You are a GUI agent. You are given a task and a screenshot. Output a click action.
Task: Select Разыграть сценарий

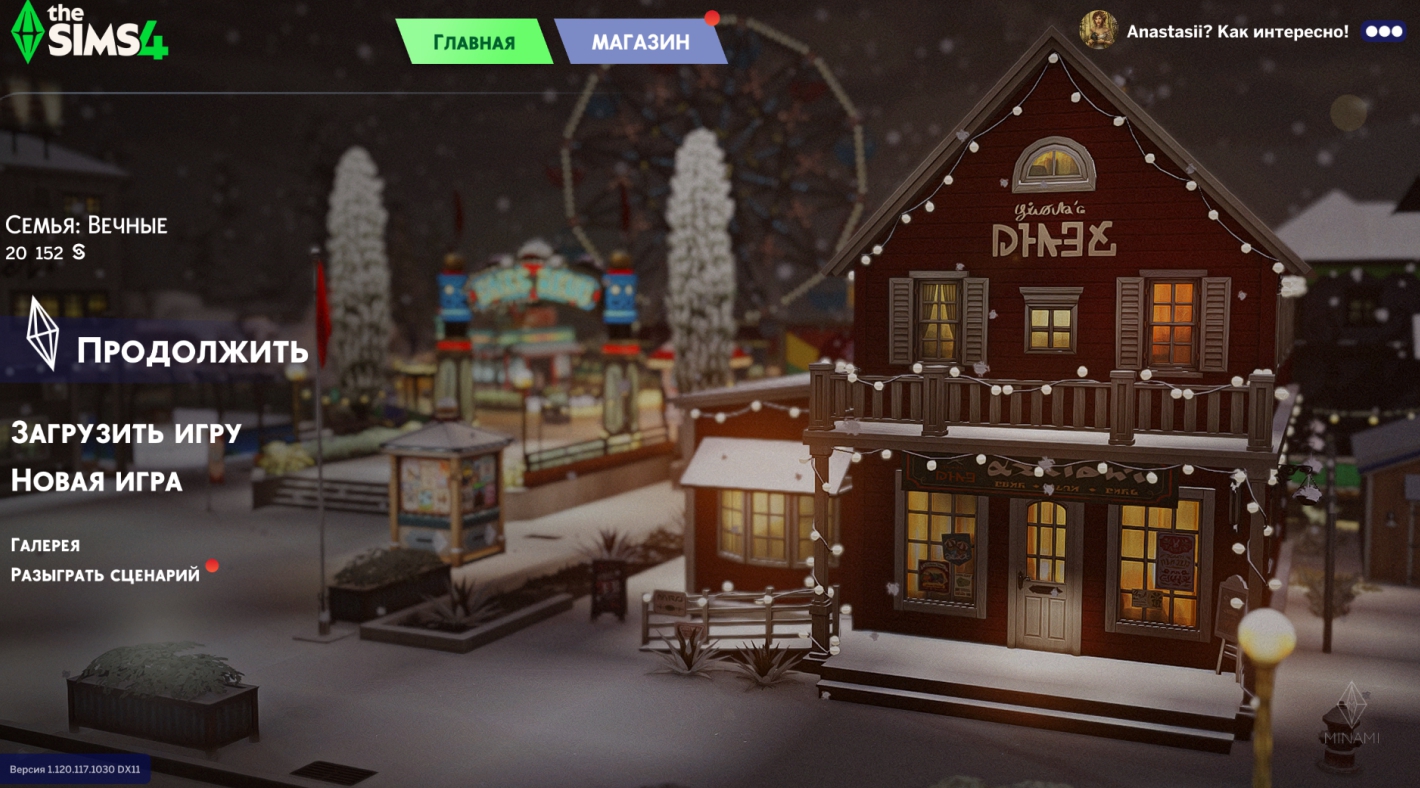pyautogui.click(x=105, y=575)
